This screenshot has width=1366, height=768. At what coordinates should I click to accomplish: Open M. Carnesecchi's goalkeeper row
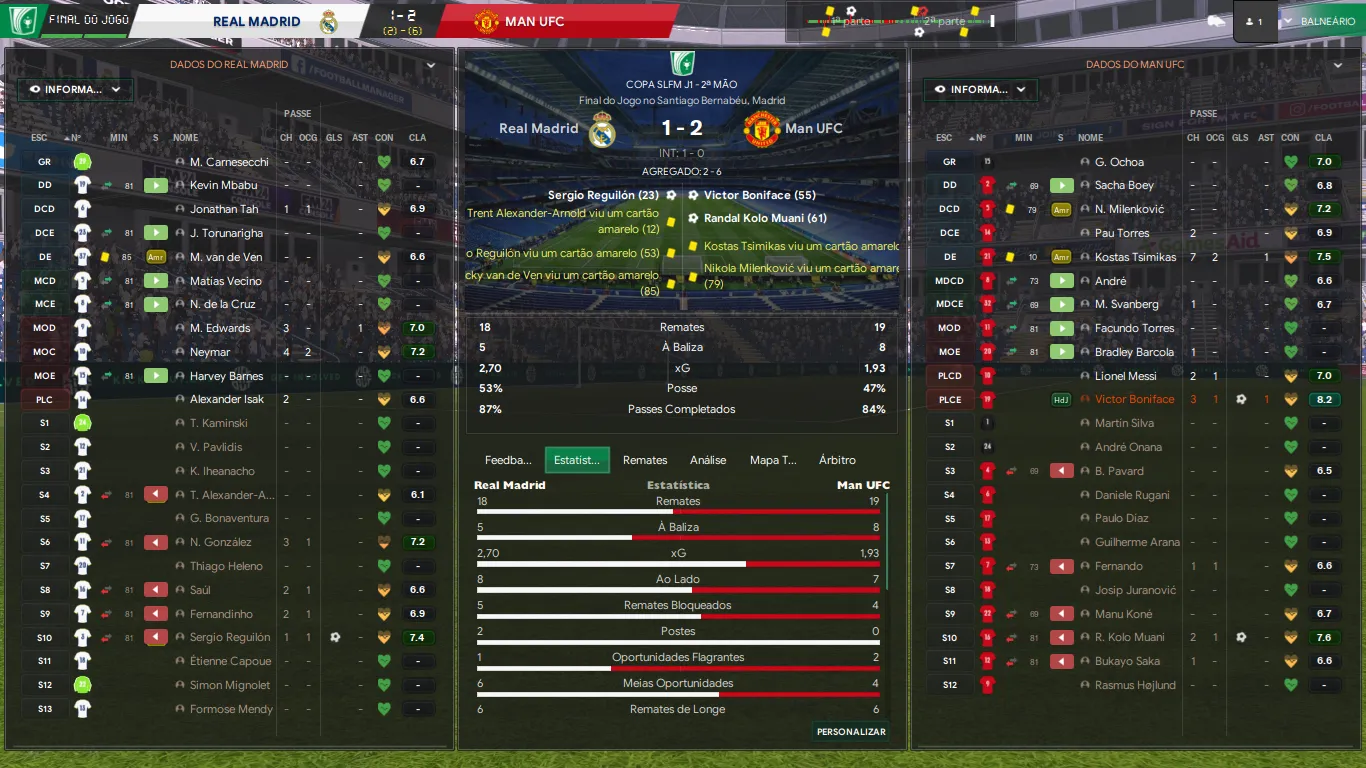pyautogui.click(x=218, y=162)
